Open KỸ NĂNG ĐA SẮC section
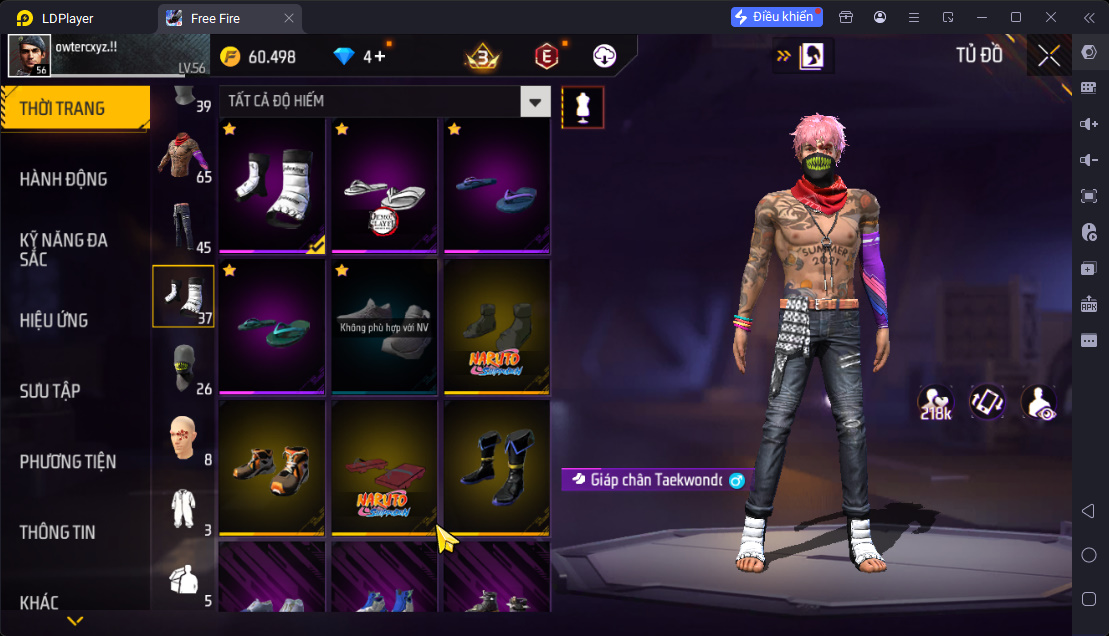Image resolution: width=1109 pixels, height=636 pixels. click(63, 249)
